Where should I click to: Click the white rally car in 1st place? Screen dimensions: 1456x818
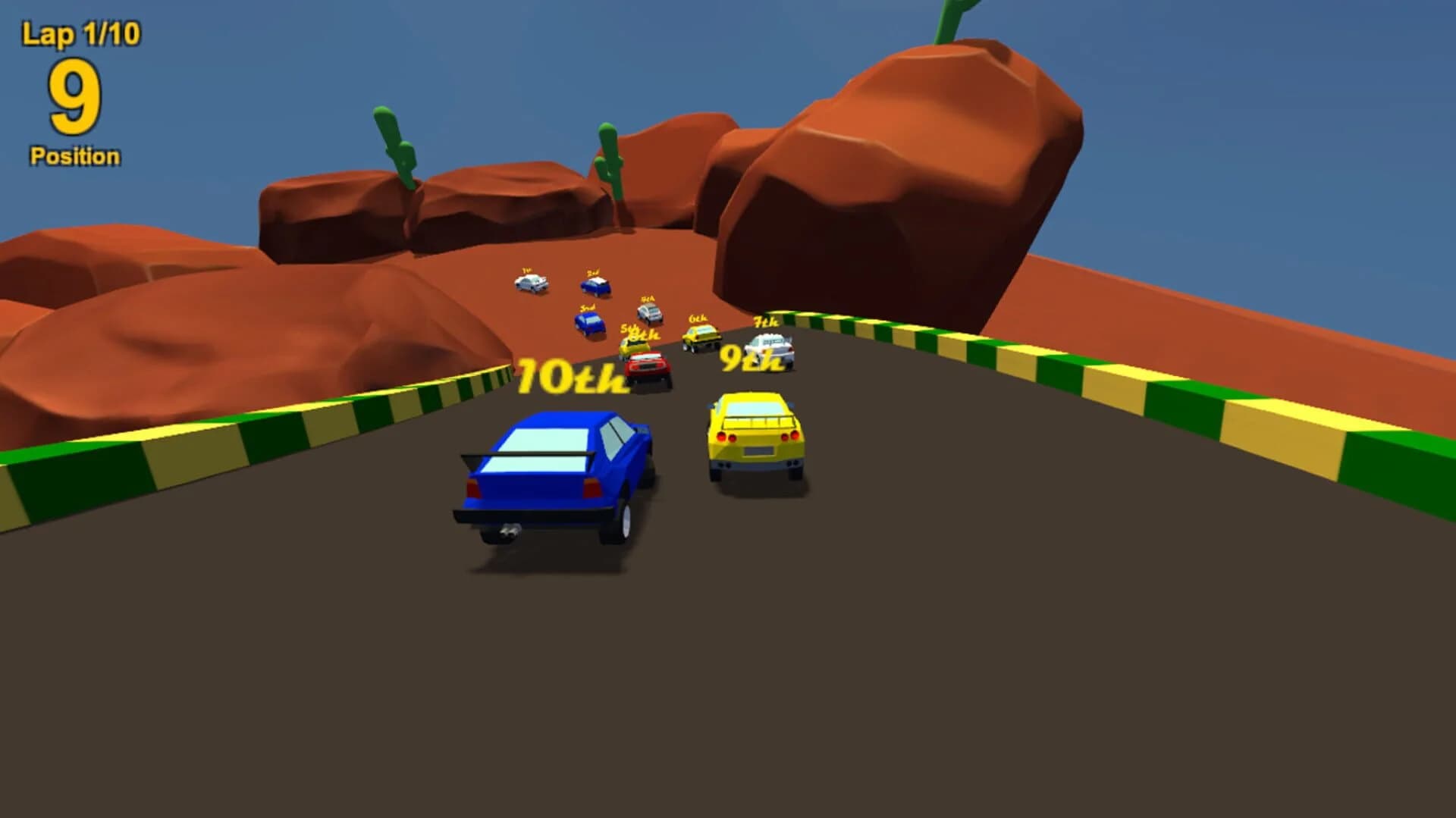click(x=530, y=286)
